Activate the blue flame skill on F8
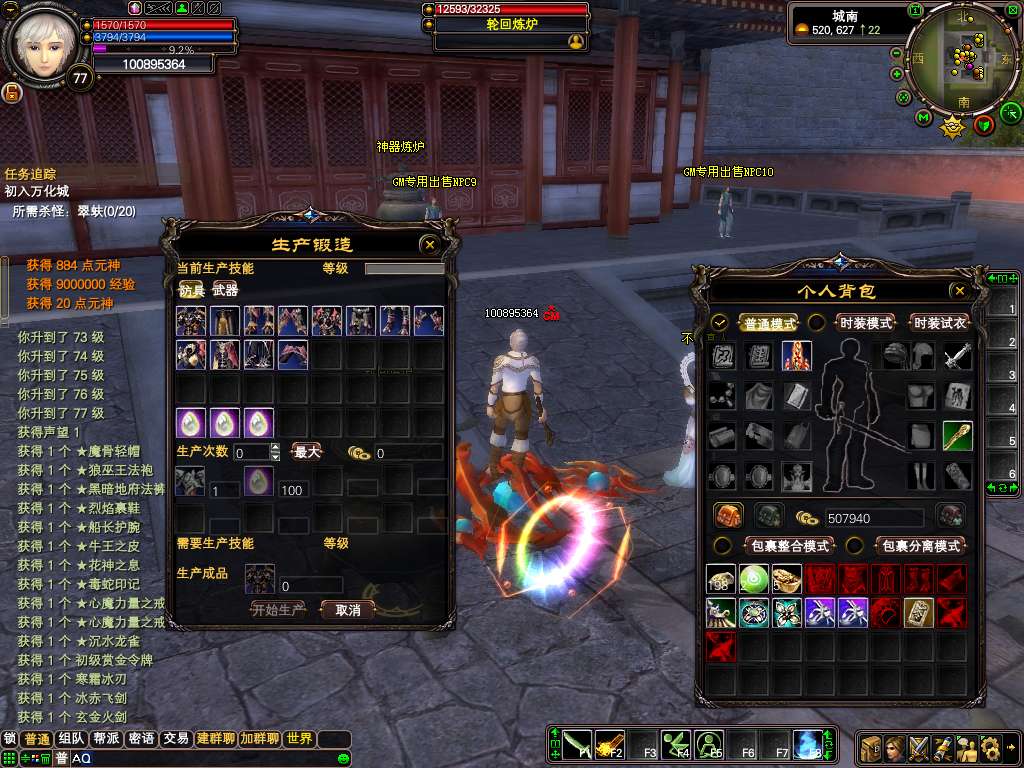Image resolution: width=1024 pixels, height=768 pixels. [x=807, y=743]
